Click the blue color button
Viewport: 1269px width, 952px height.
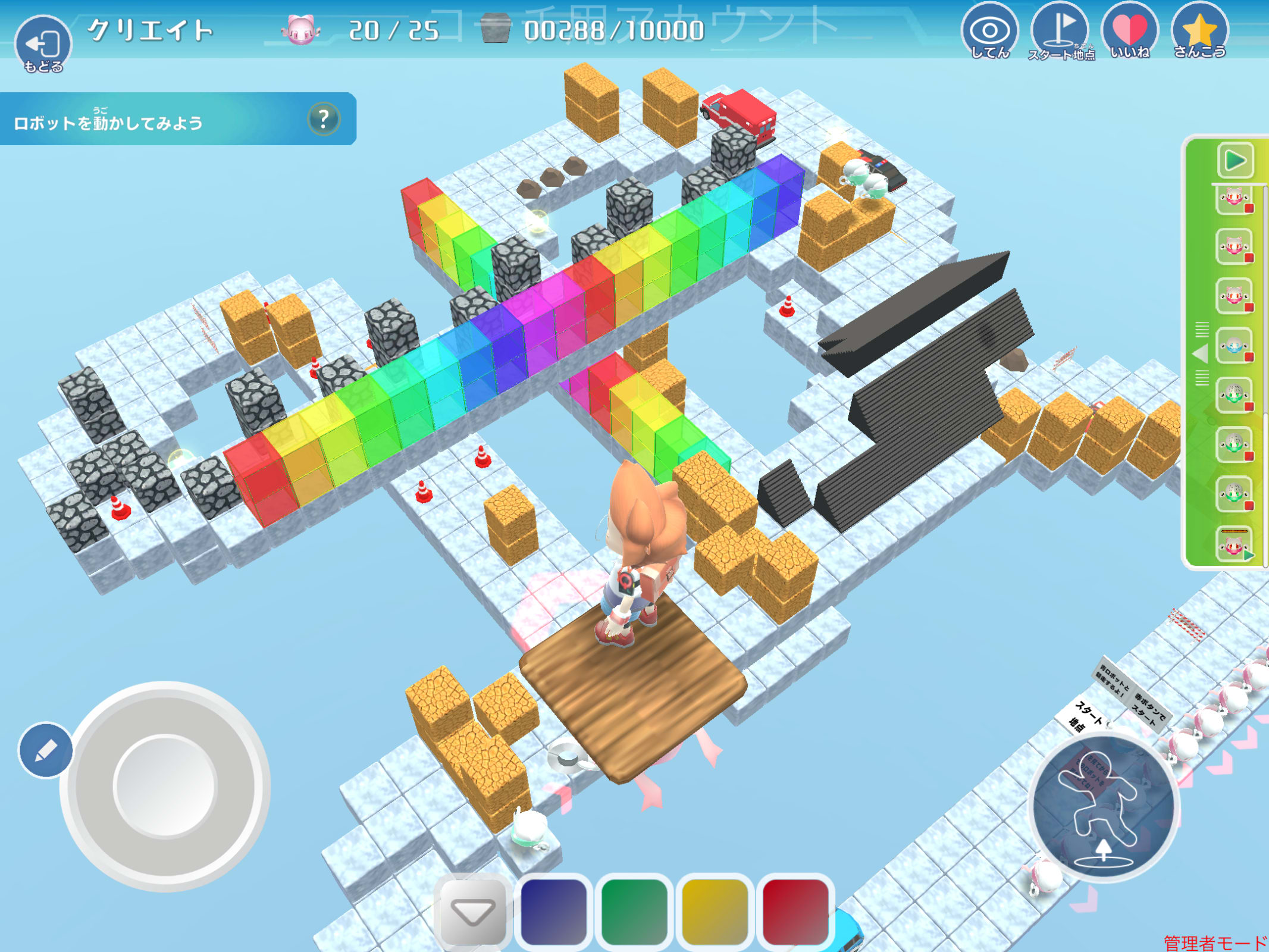pyautogui.click(x=553, y=910)
